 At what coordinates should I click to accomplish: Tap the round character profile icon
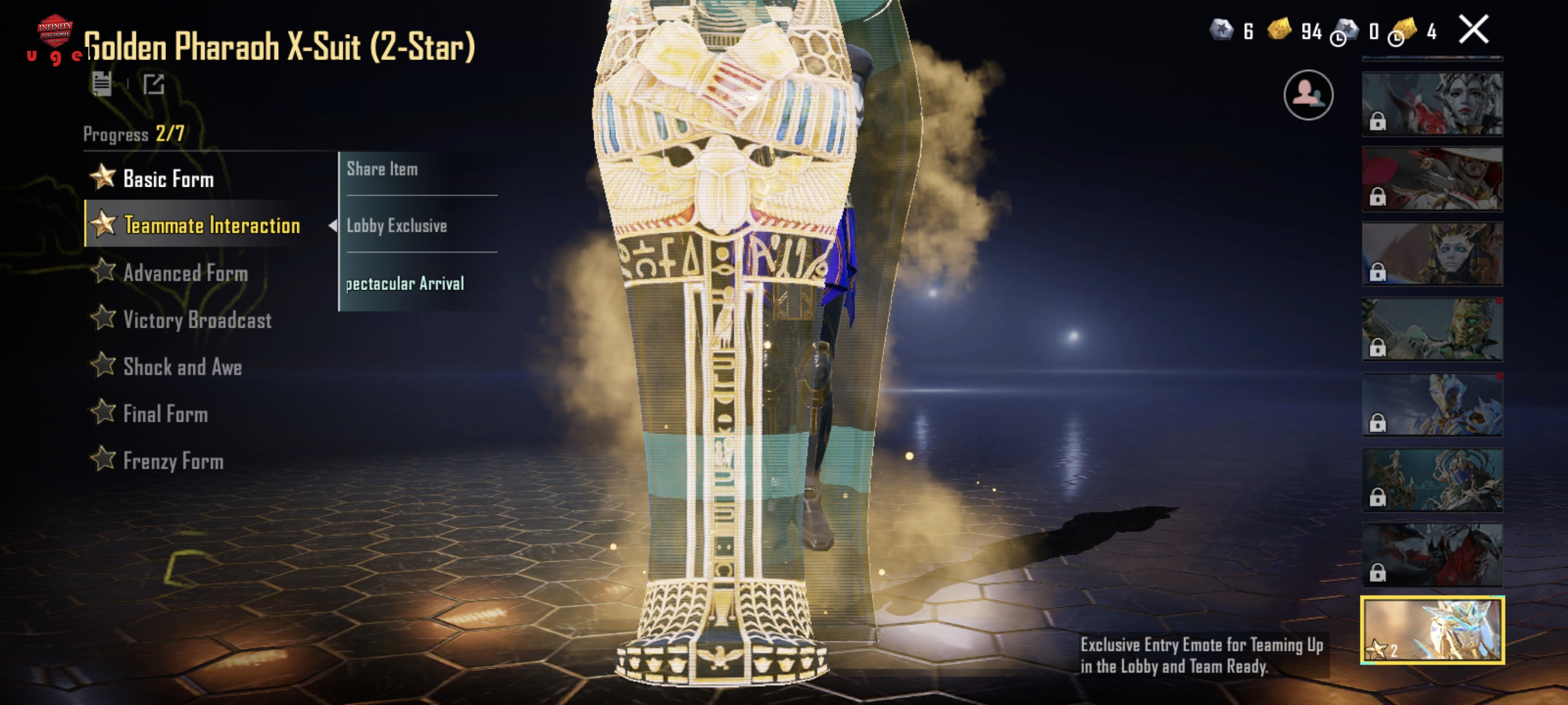[x=1308, y=95]
